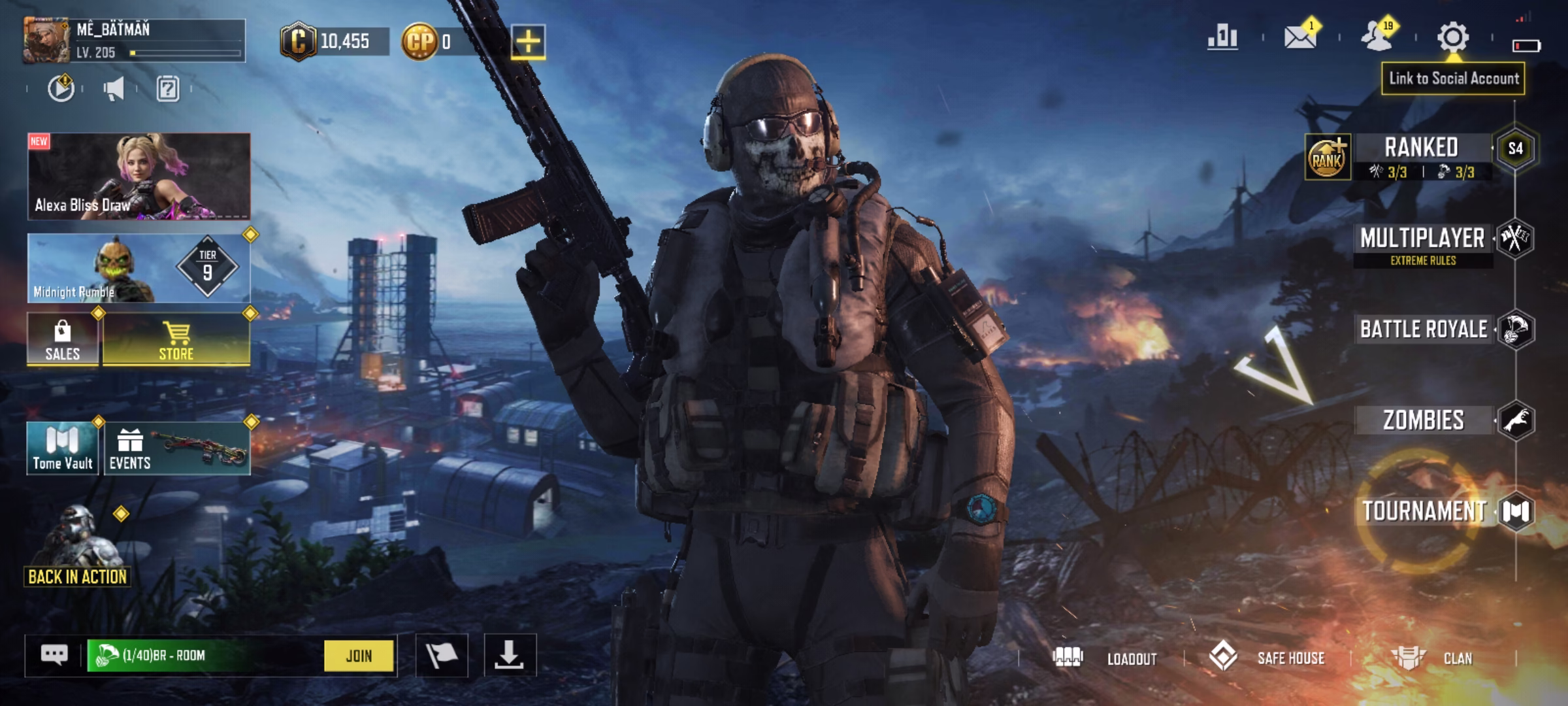
Task: Check the mail envelope inbox
Action: click(x=1299, y=37)
